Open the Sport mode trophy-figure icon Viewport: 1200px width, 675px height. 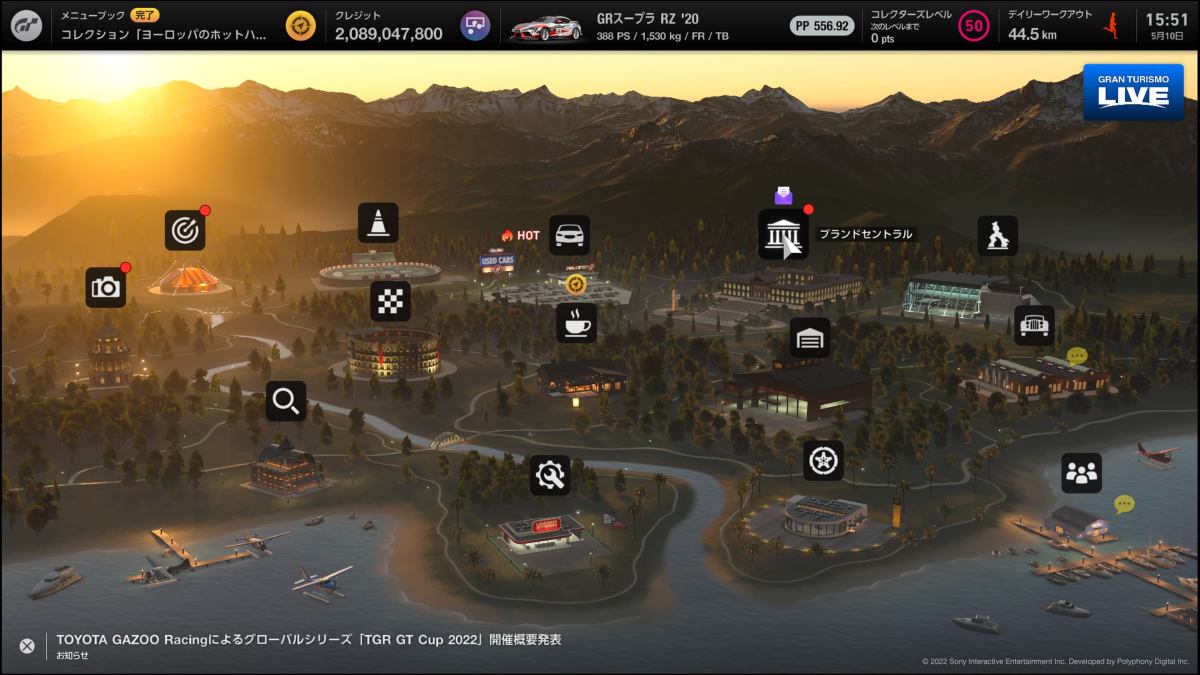pos(997,236)
